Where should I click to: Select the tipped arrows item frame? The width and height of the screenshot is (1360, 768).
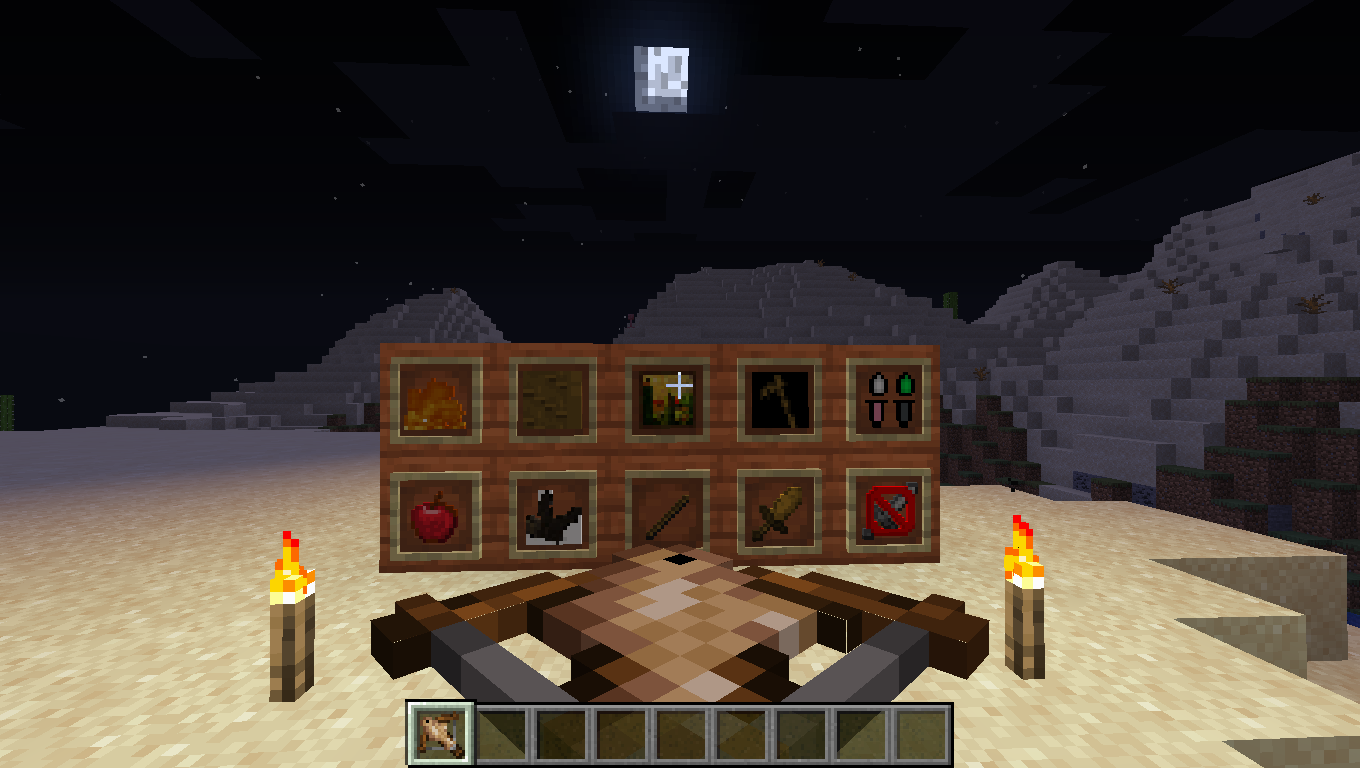(890, 400)
